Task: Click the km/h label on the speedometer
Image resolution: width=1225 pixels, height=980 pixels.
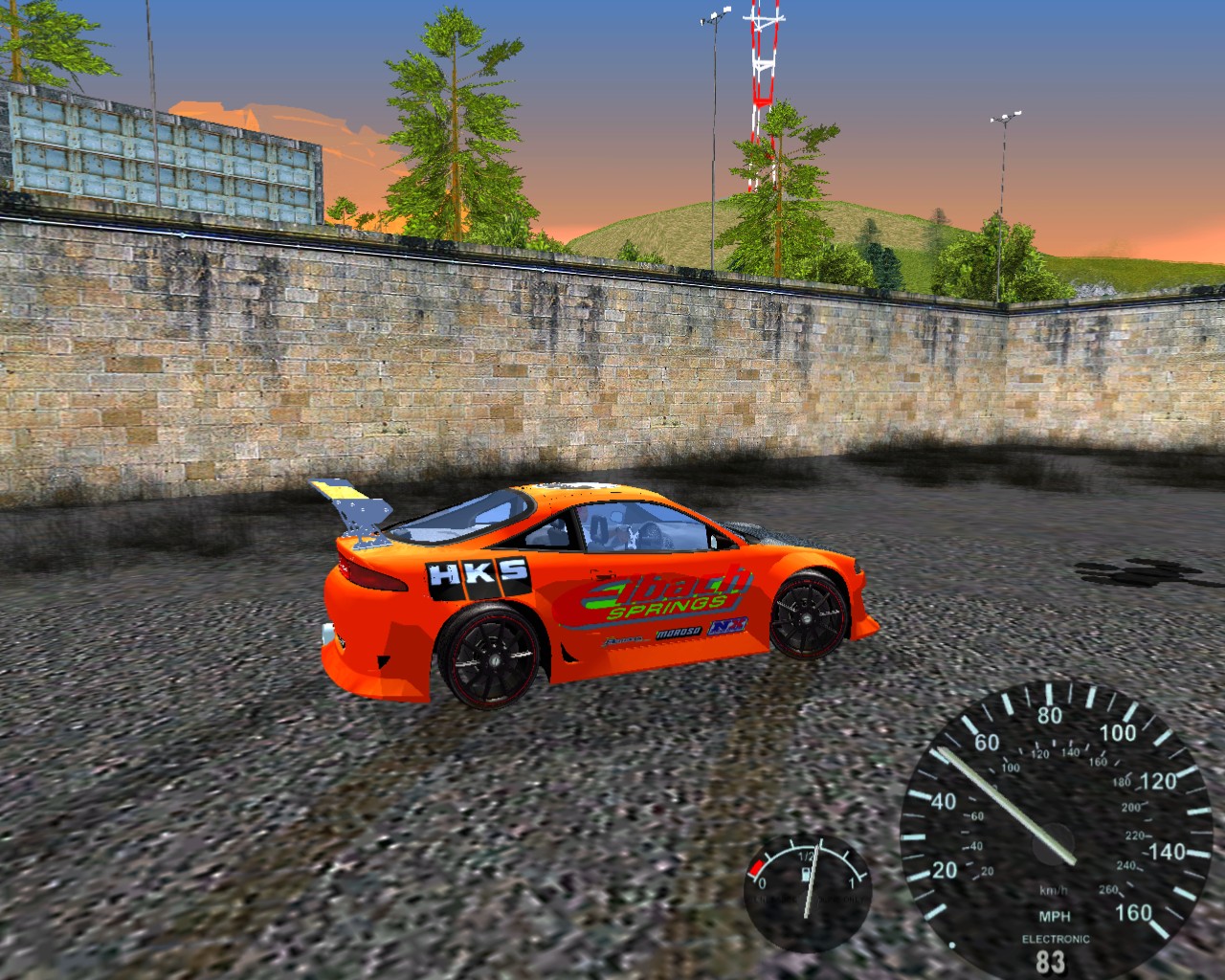Action: [x=1055, y=890]
